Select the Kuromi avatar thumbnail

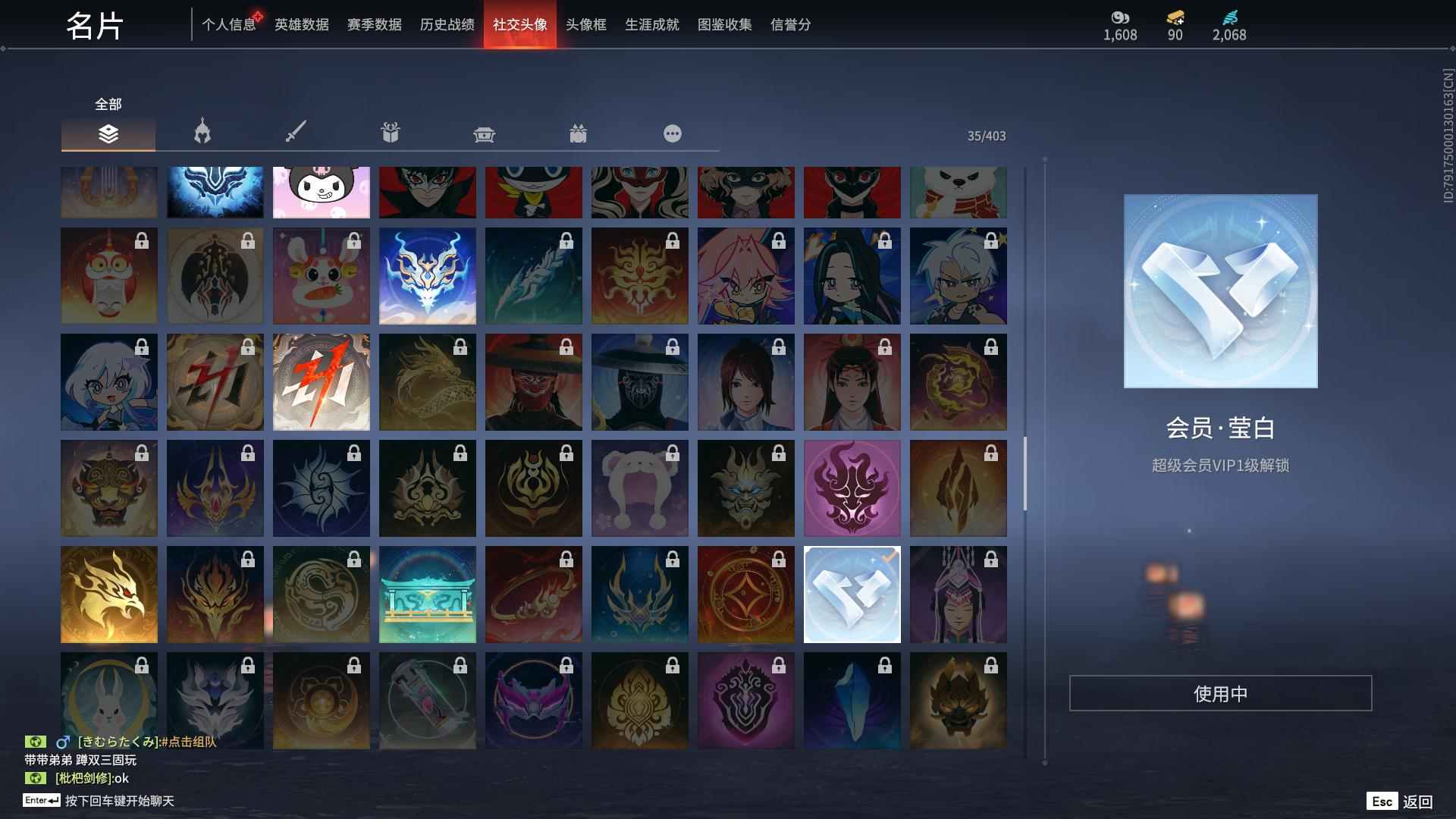[321, 192]
